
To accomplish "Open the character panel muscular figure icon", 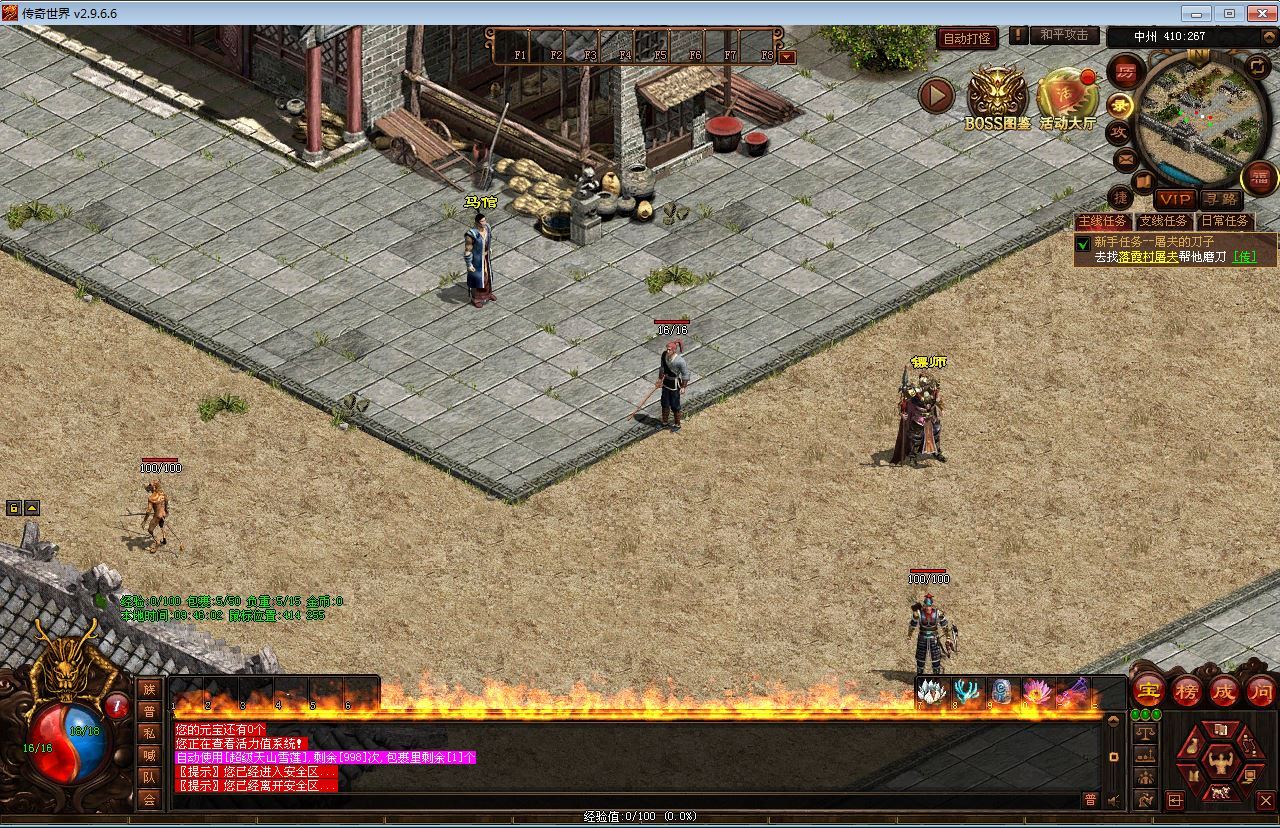I will [1219, 763].
